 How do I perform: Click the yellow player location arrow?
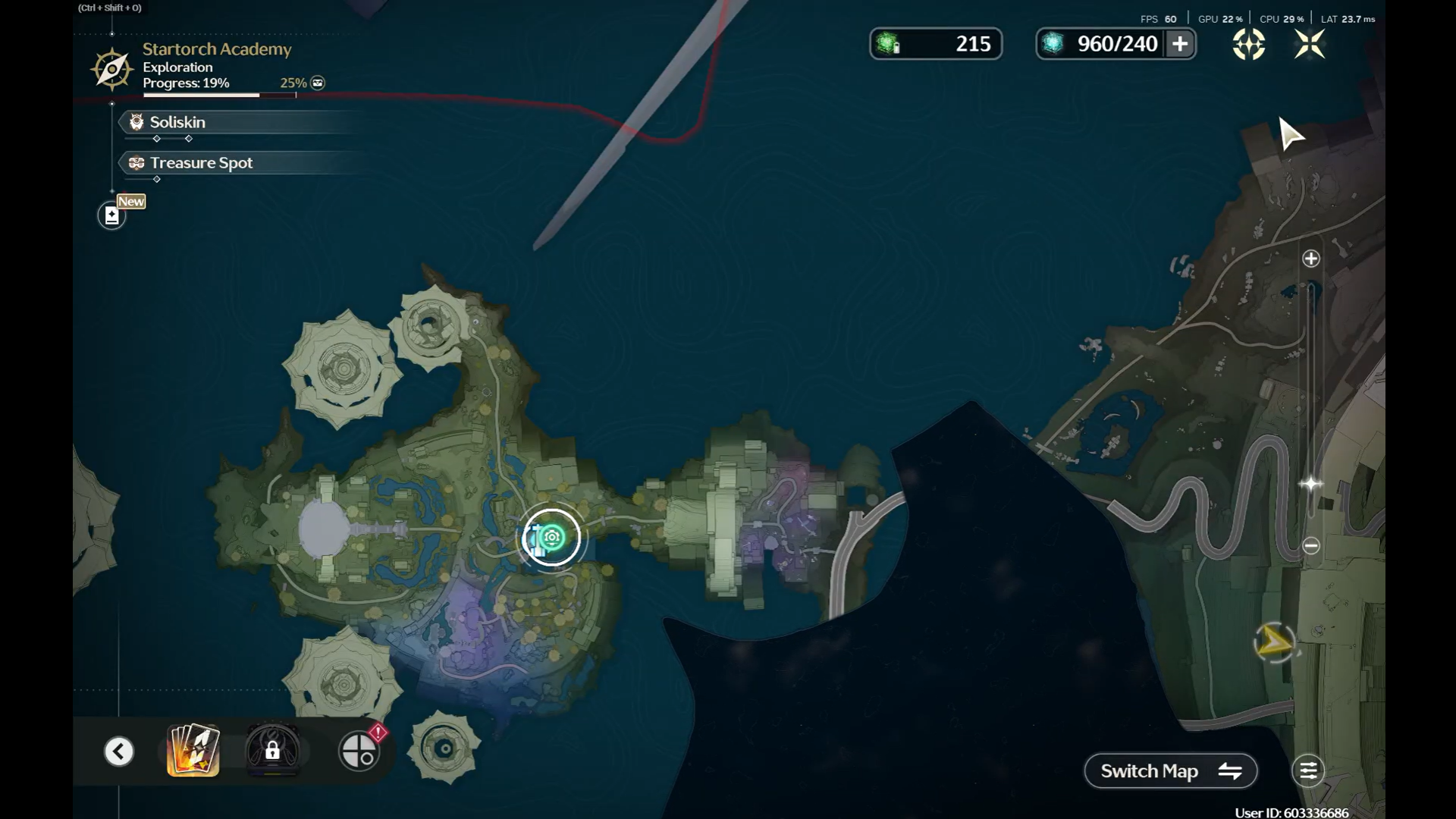click(1274, 643)
